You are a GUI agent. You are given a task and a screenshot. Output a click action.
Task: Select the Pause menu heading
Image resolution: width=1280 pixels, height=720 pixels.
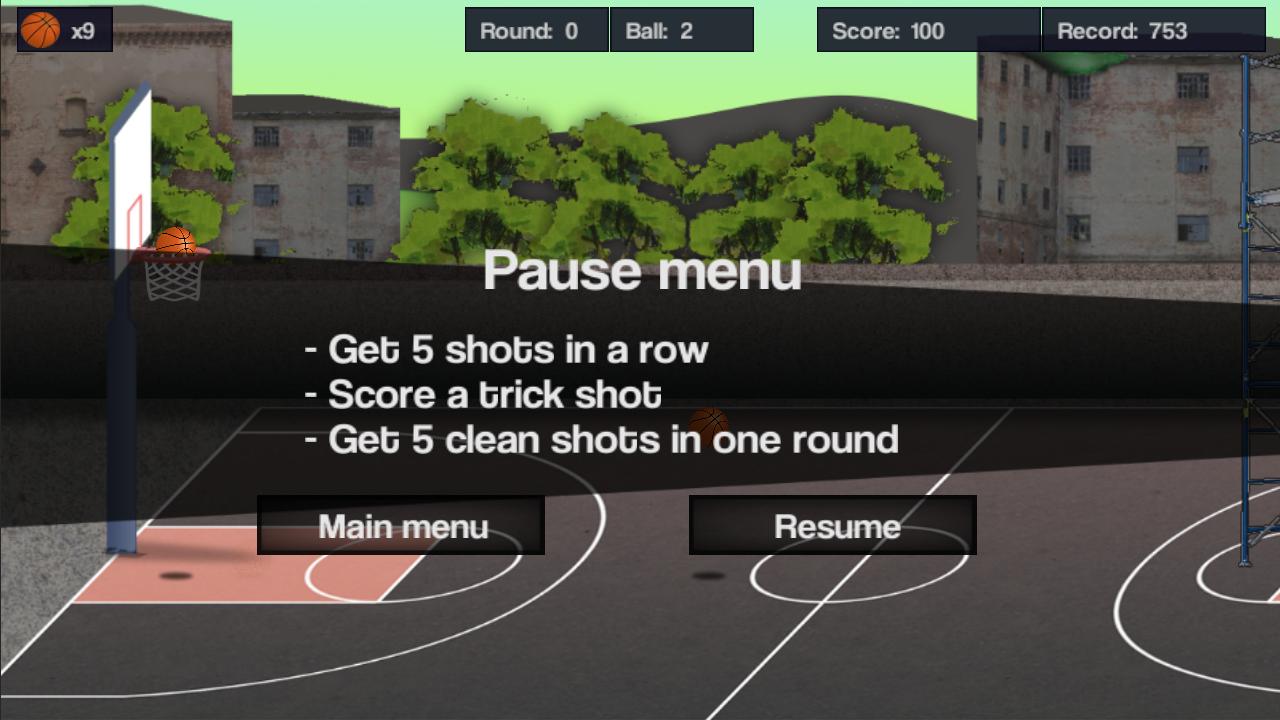(x=643, y=271)
